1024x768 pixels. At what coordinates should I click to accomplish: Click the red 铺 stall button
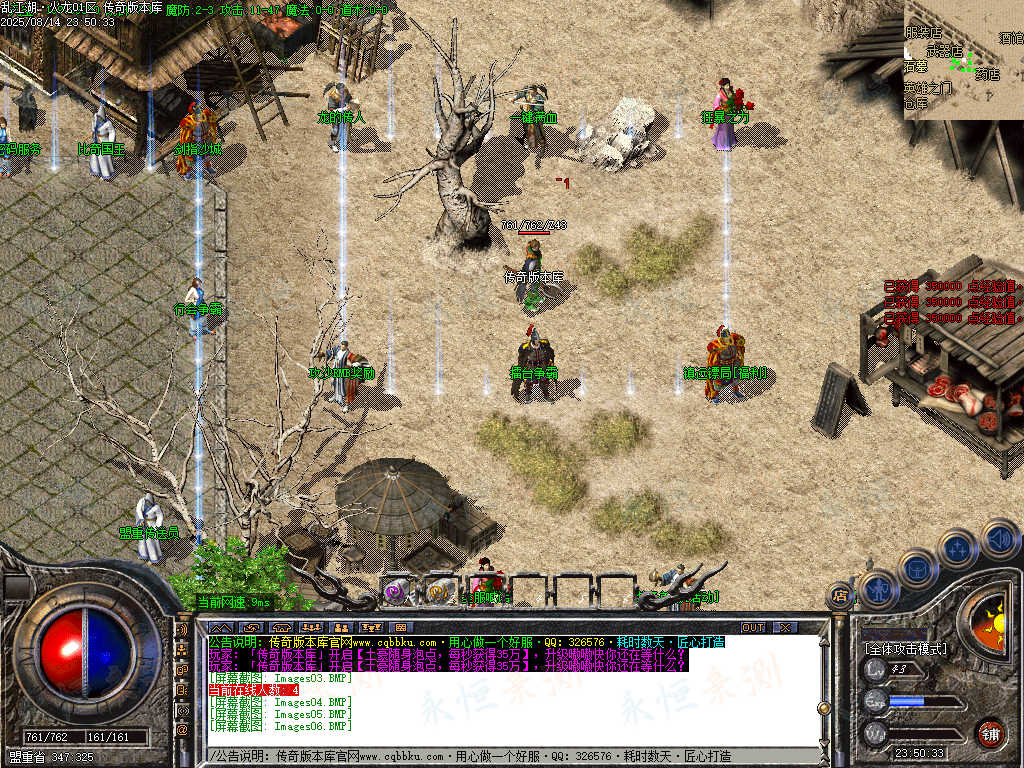[x=990, y=733]
